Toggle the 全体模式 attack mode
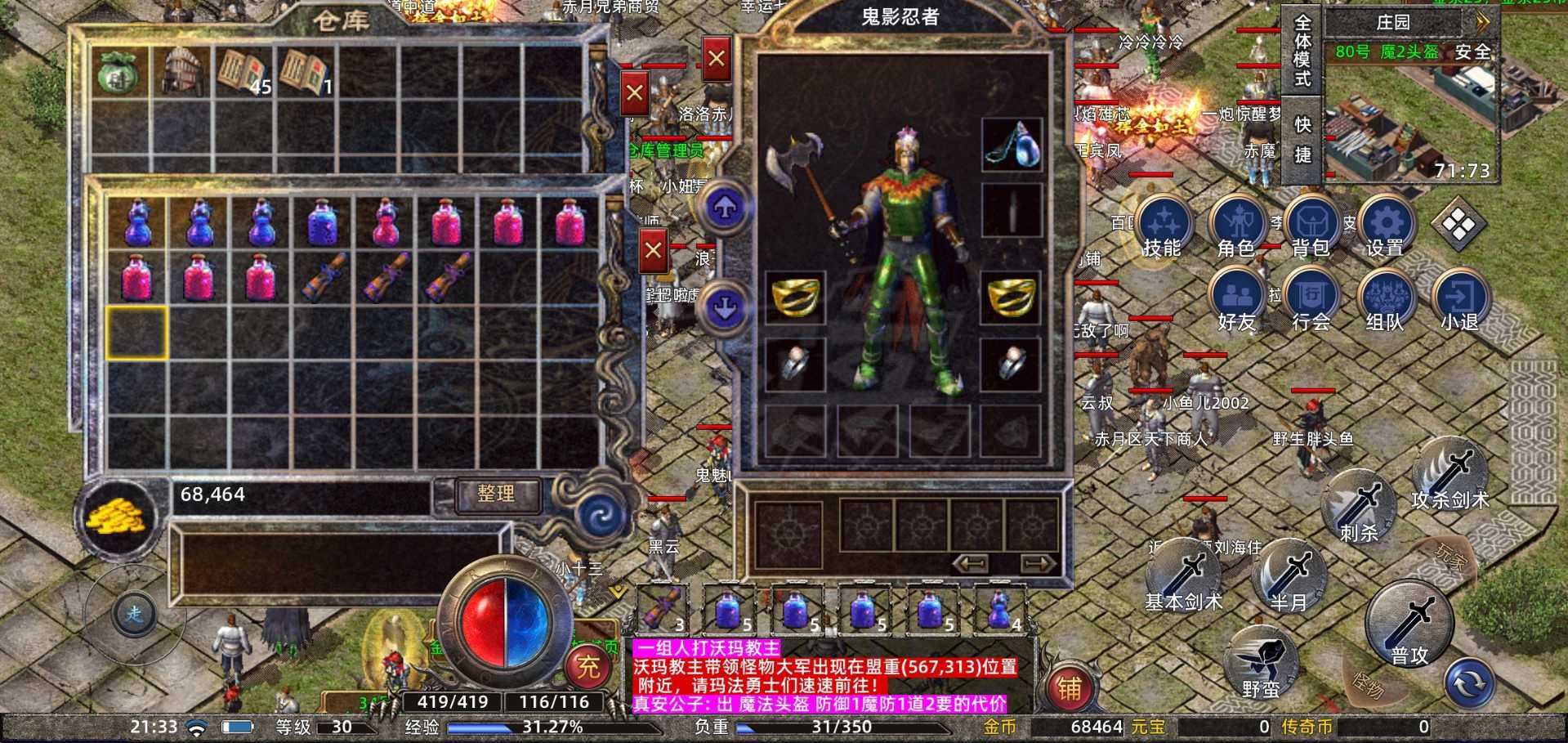This screenshot has width=1568, height=743. tap(1302, 51)
